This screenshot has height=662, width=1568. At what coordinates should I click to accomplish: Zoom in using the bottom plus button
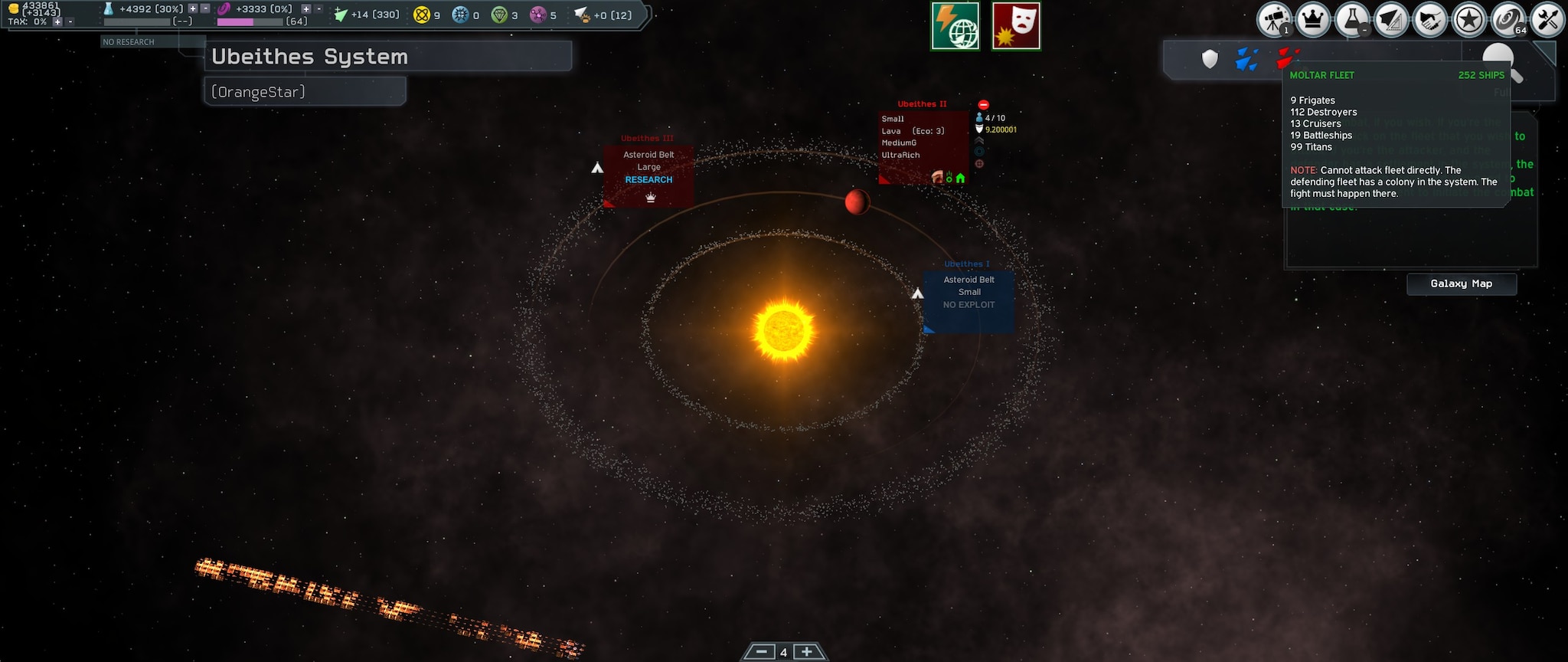click(x=806, y=652)
